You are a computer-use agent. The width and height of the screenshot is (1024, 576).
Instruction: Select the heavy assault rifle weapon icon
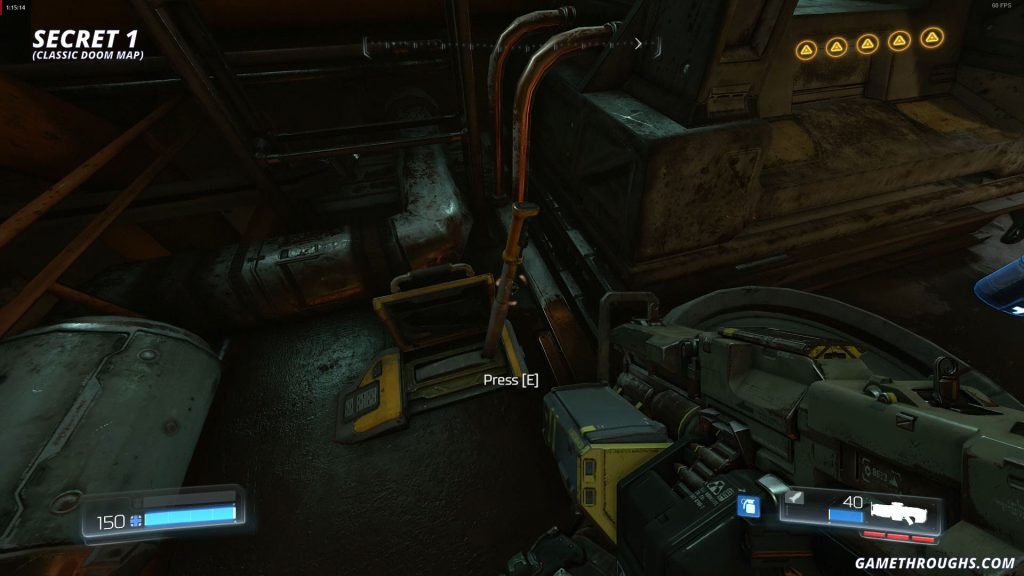tap(904, 512)
